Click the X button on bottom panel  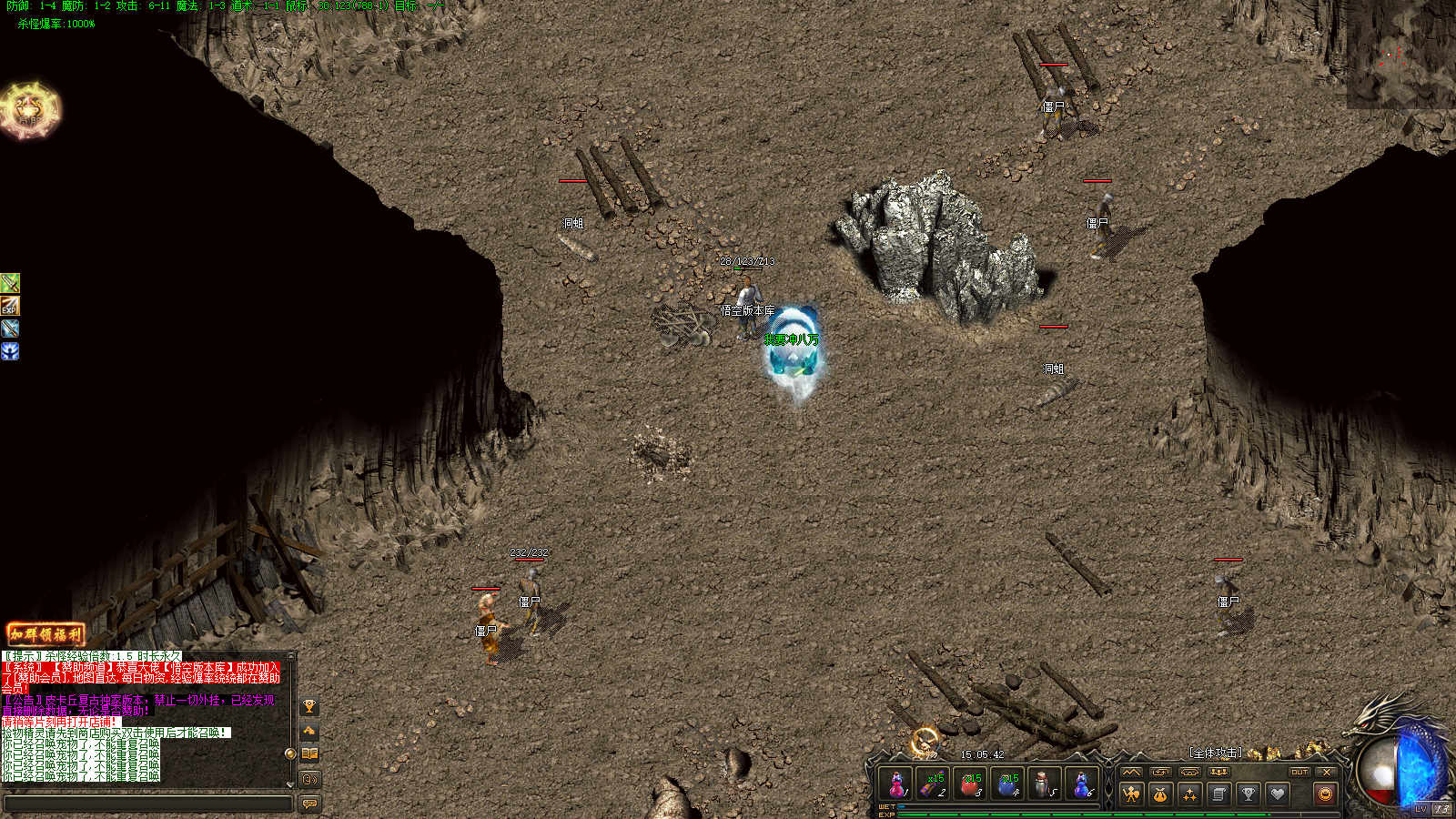pyautogui.click(x=1327, y=772)
